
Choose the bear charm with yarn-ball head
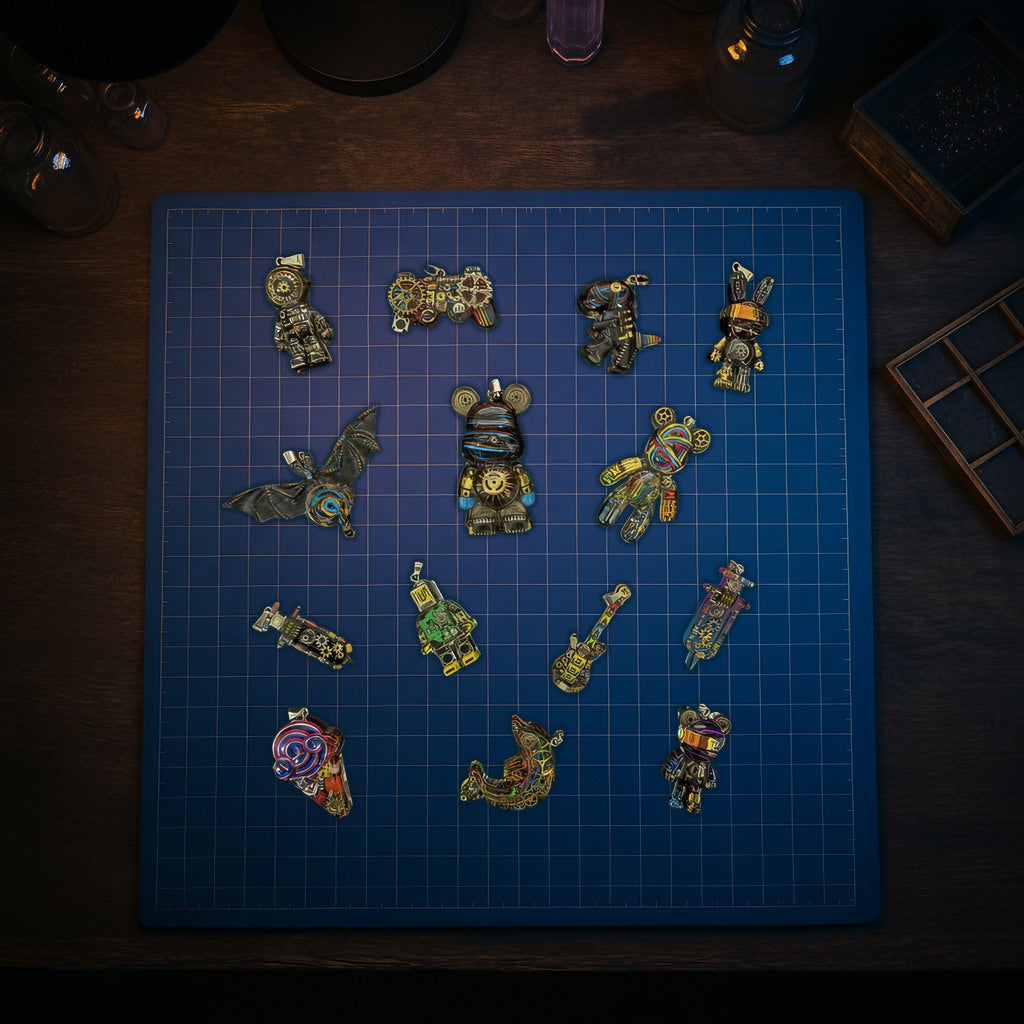point(652,470)
